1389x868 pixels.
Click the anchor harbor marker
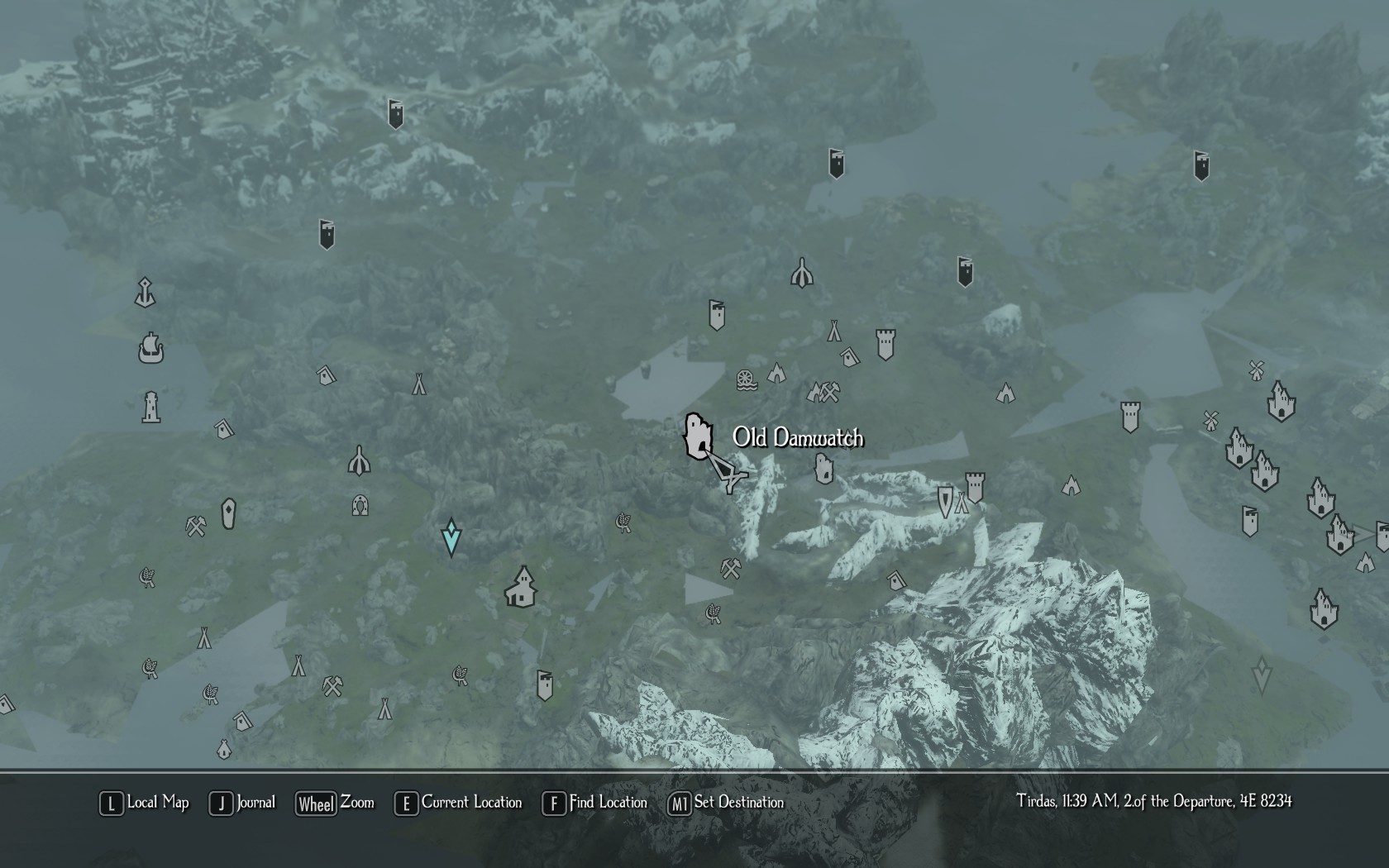point(146,293)
